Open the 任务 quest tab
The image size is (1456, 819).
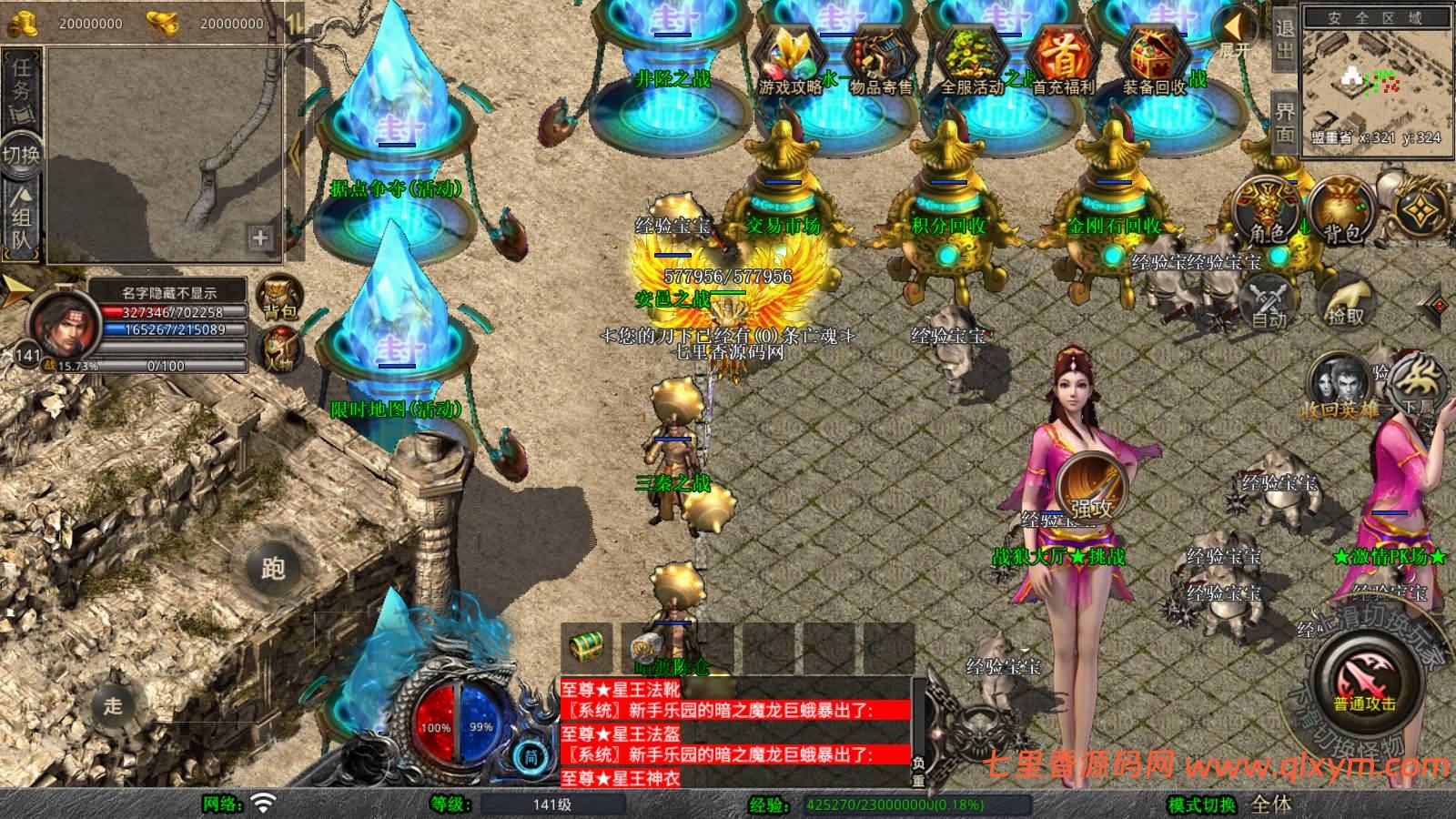[22, 80]
